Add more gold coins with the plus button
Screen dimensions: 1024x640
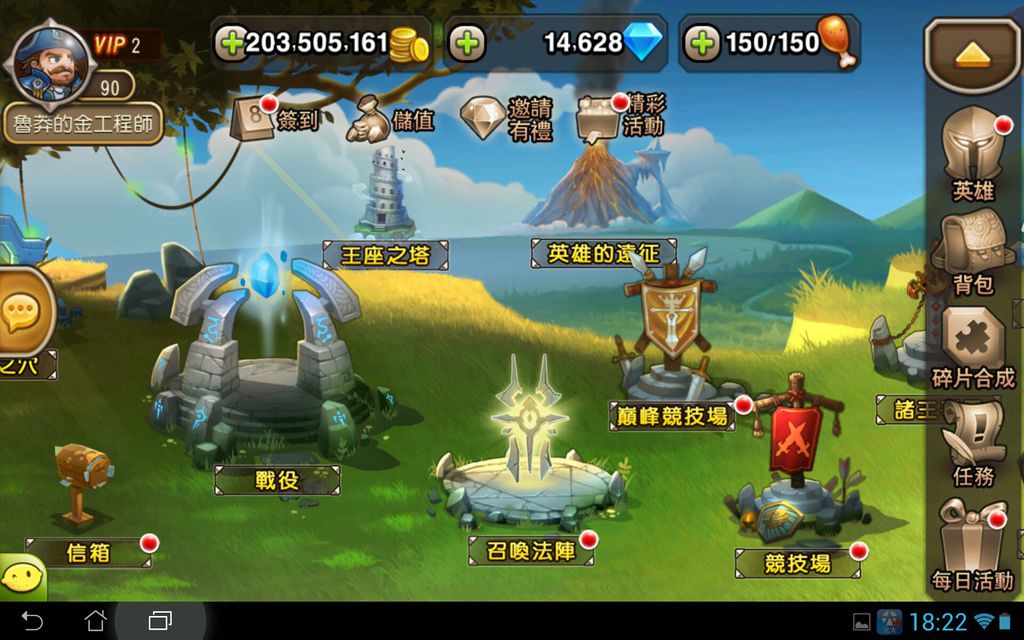coord(232,42)
